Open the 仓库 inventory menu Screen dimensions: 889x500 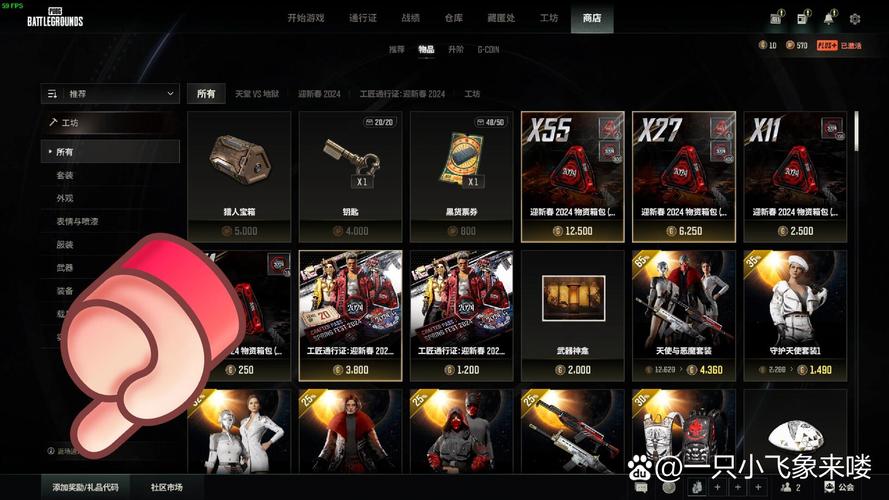(455, 18)
